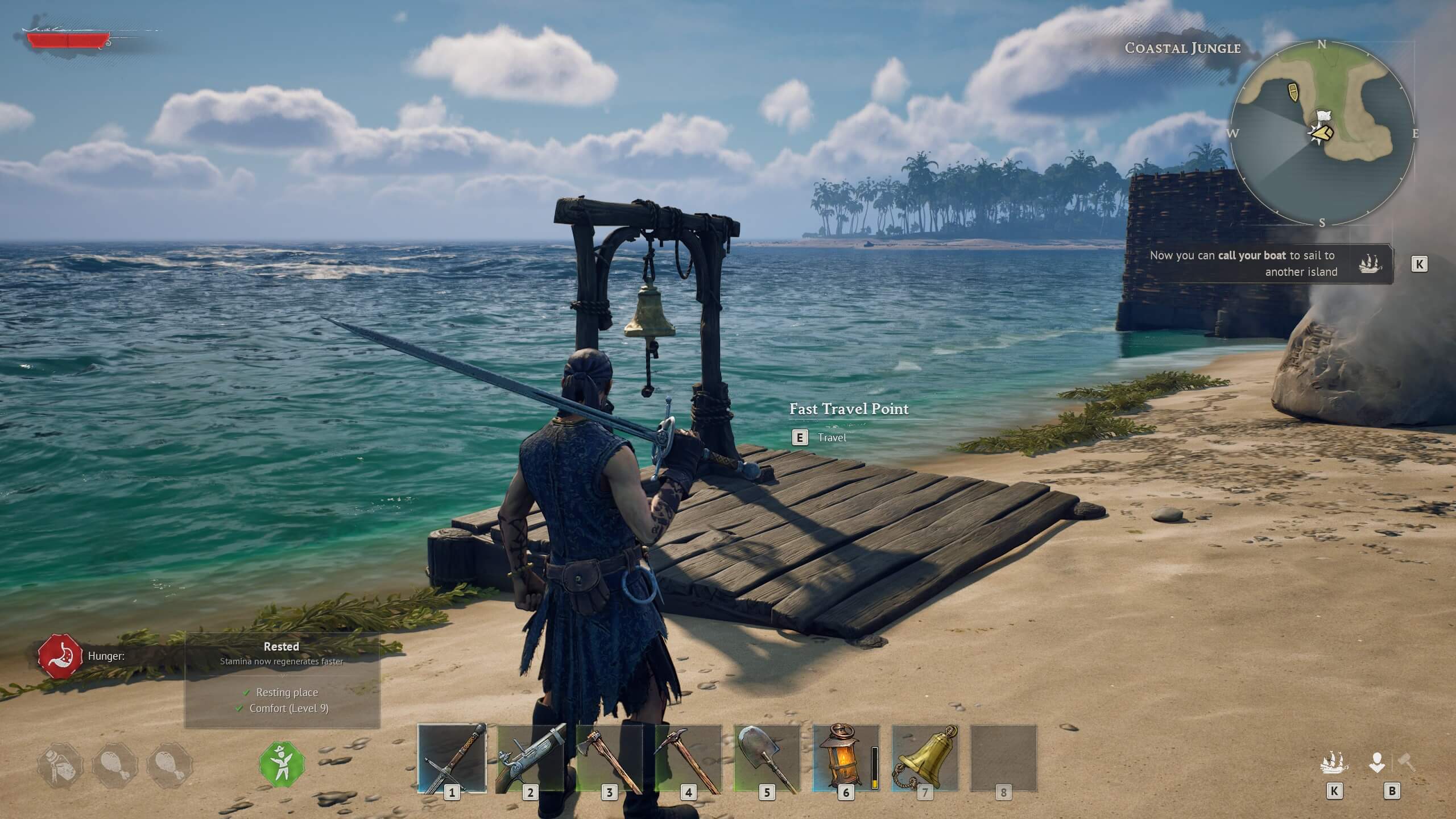Choose the golden bell hotbar item
The image size is (1456, 819).
pos(925,758)
